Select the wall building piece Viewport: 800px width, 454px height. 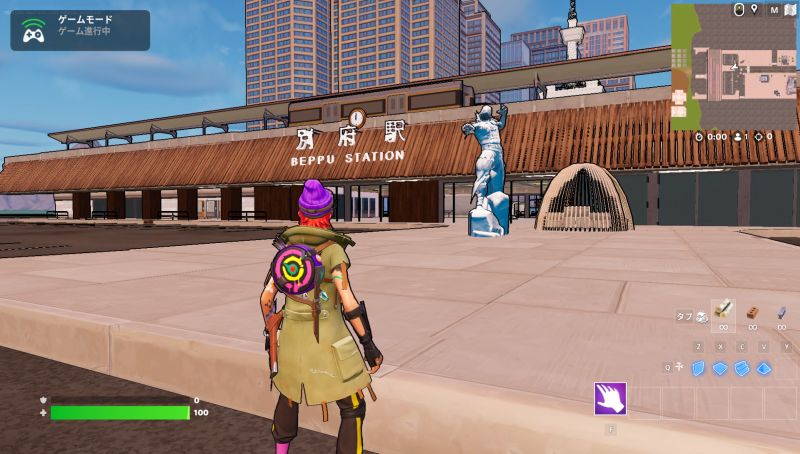[698, 368]
